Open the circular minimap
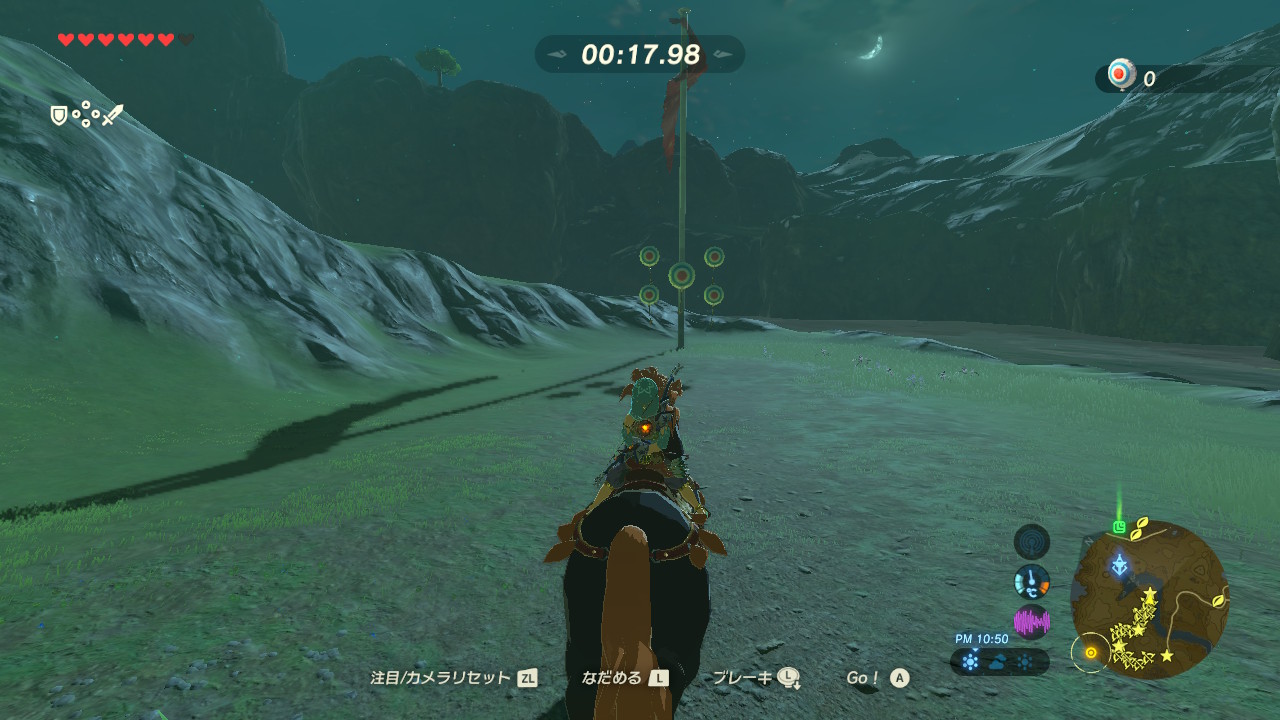This screenshot has height=720, width=1280. (x=1149, y=599)
